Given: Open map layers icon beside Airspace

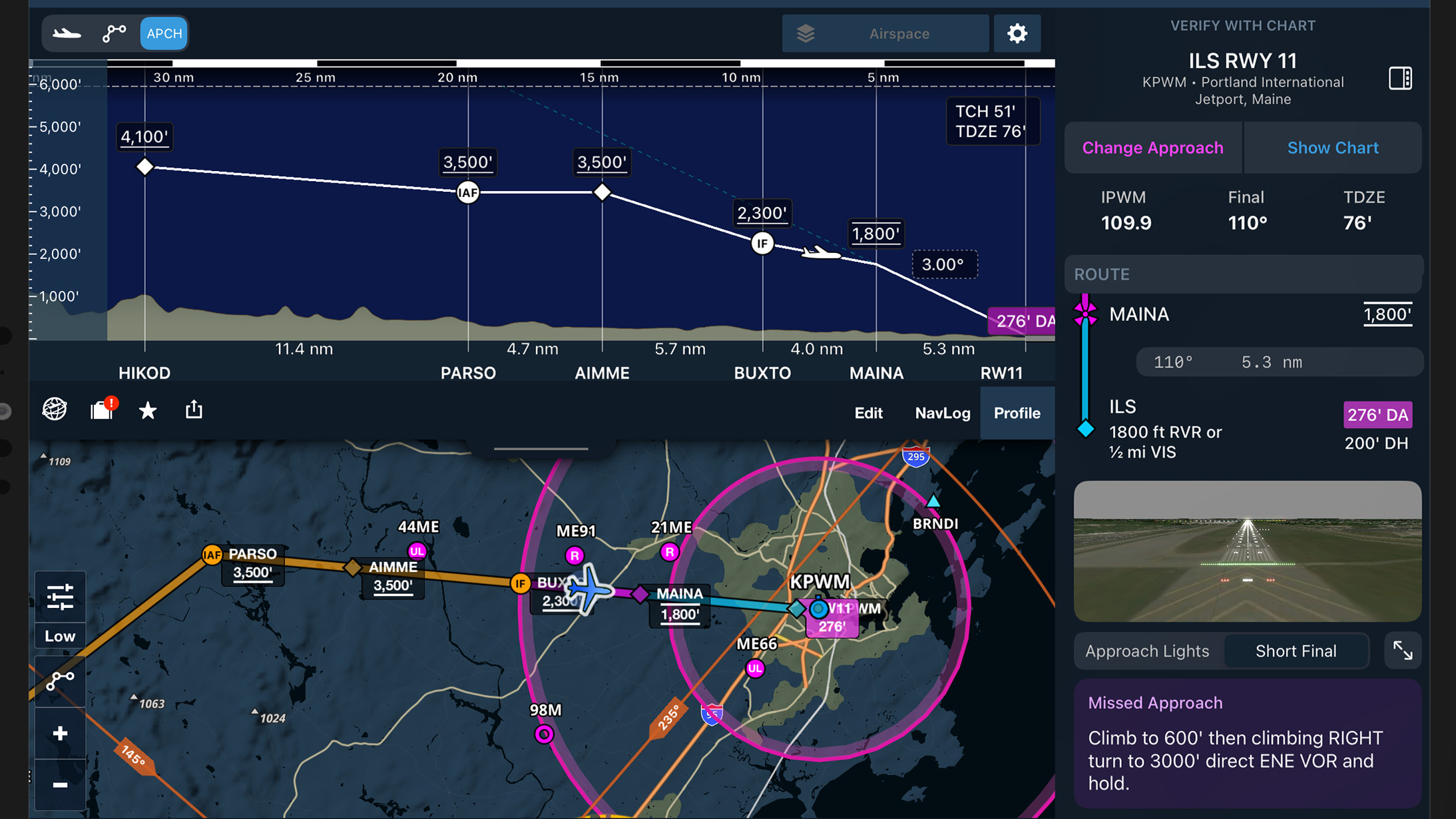Looking at the screenshot, I should (806, 33).
